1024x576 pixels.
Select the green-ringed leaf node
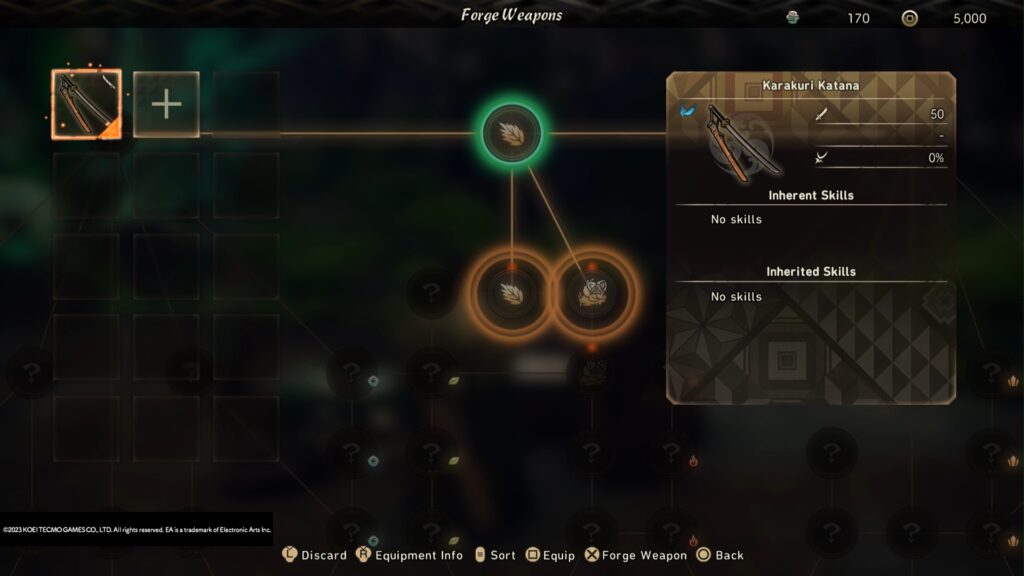pos(512,133)
